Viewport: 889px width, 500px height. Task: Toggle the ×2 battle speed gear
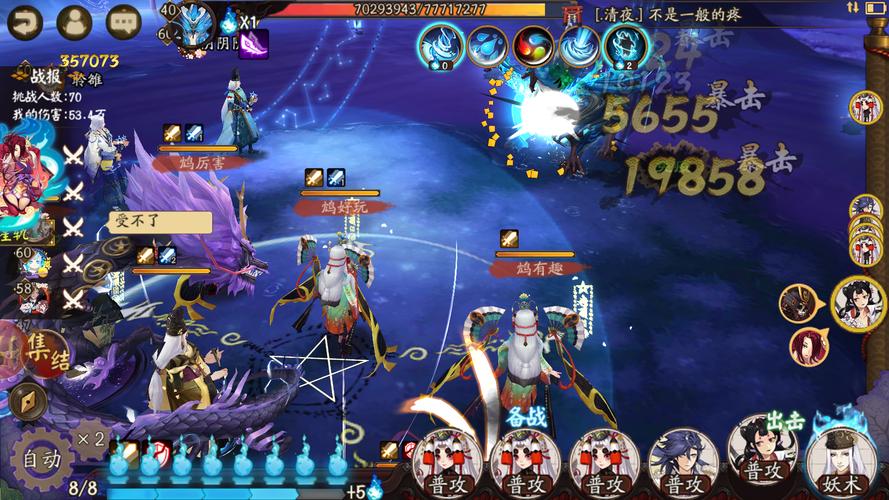coord(92,439)
